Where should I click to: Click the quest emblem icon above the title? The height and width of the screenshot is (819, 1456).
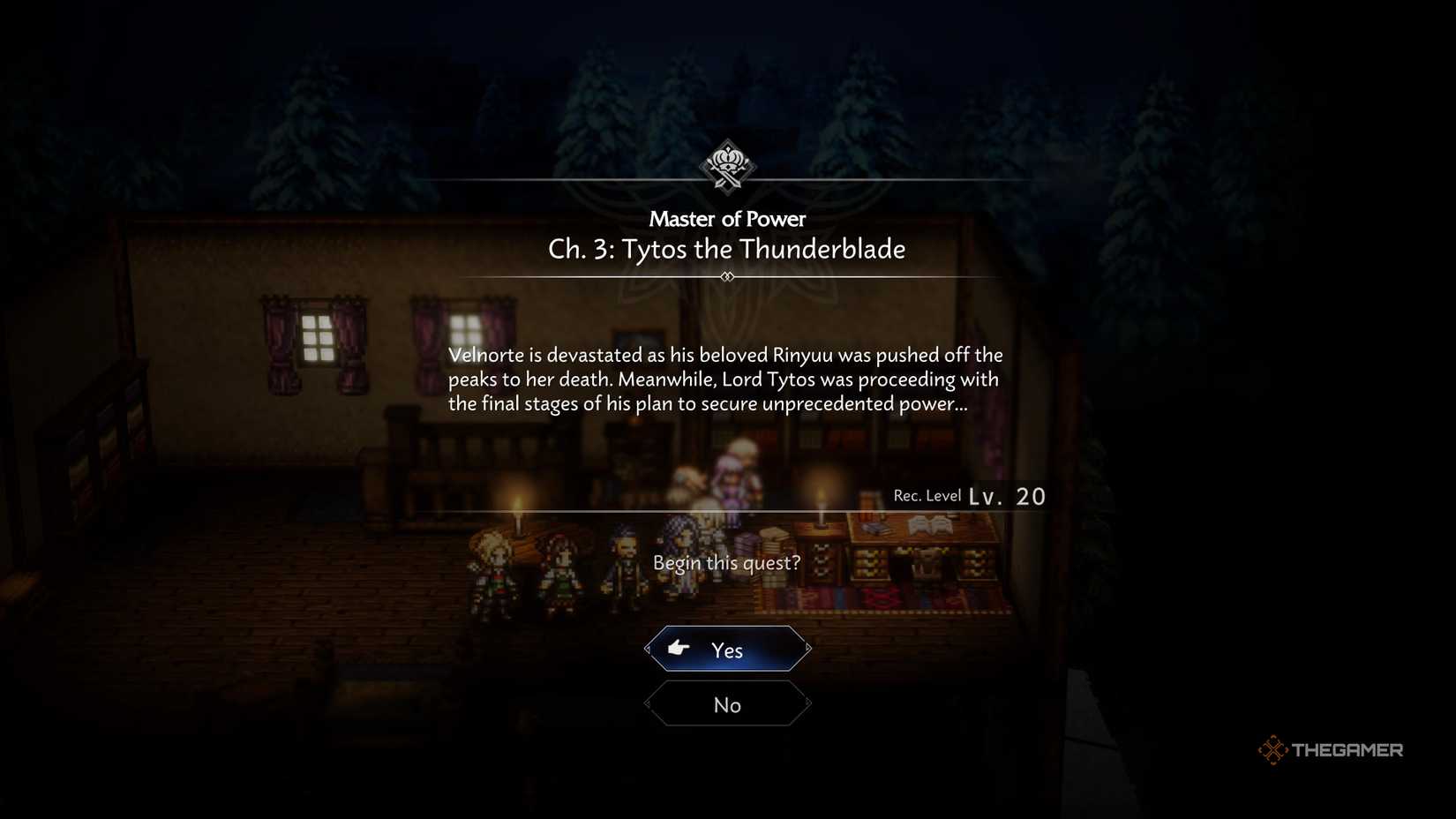[726, 166]
